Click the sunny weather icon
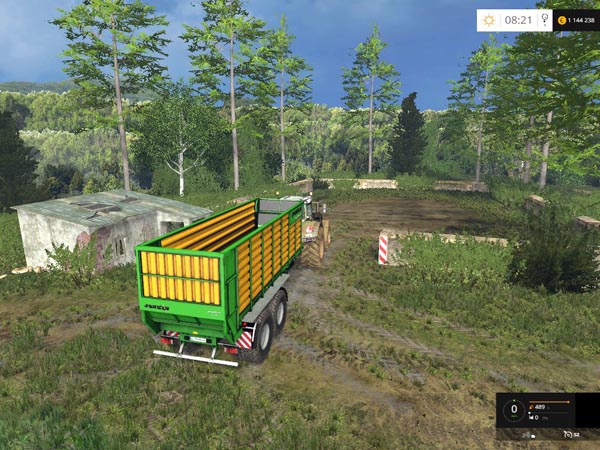 coord(489,19)
